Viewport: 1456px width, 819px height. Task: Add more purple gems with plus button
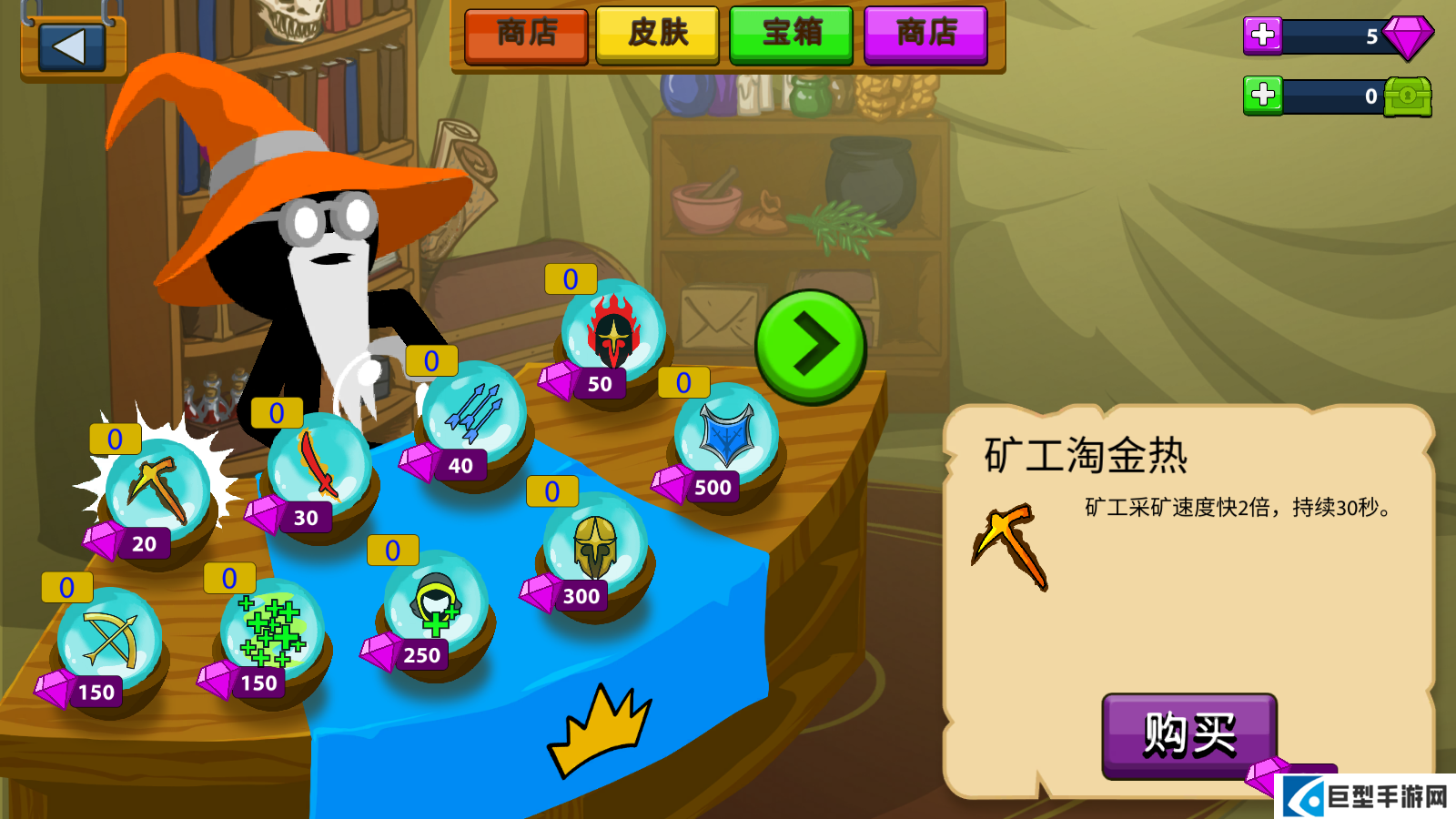[1262, 35]
